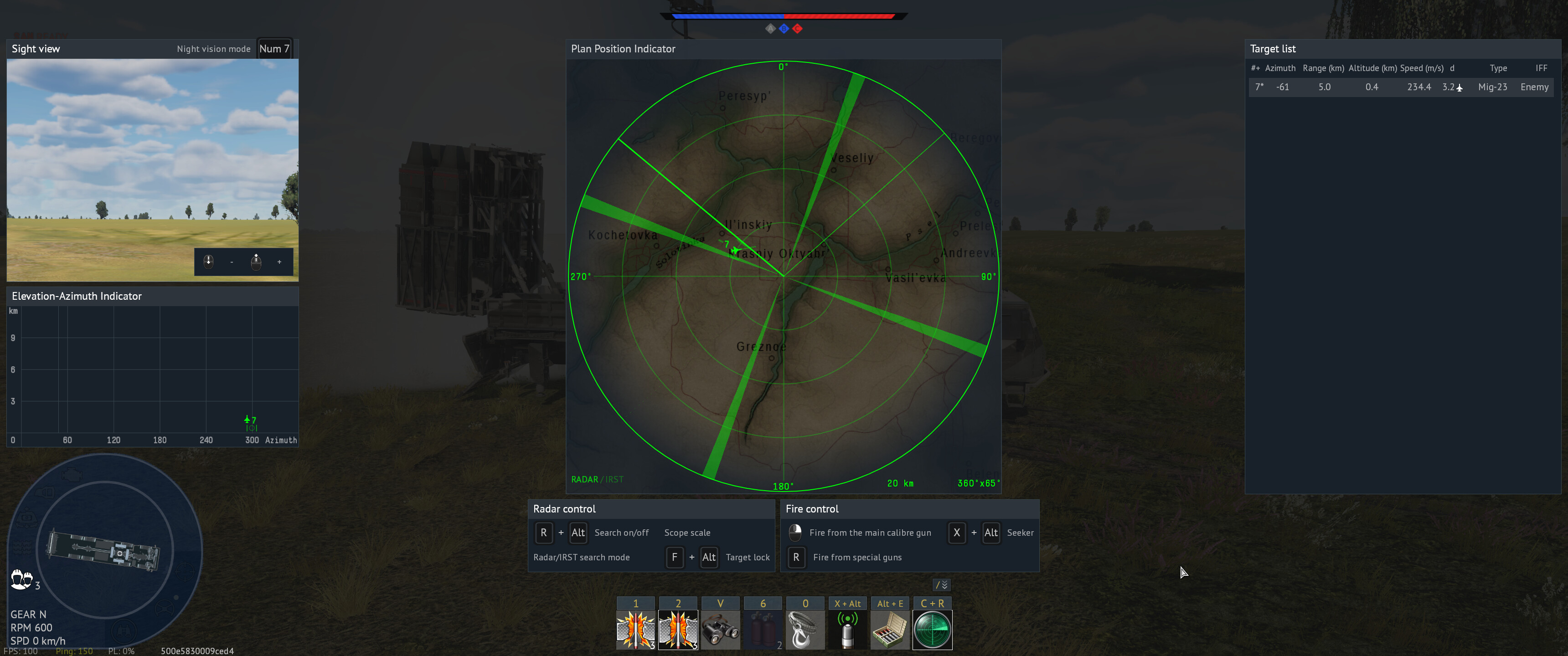
Task: Select Radar/IRST search mode option
Action: coord(581,558)
